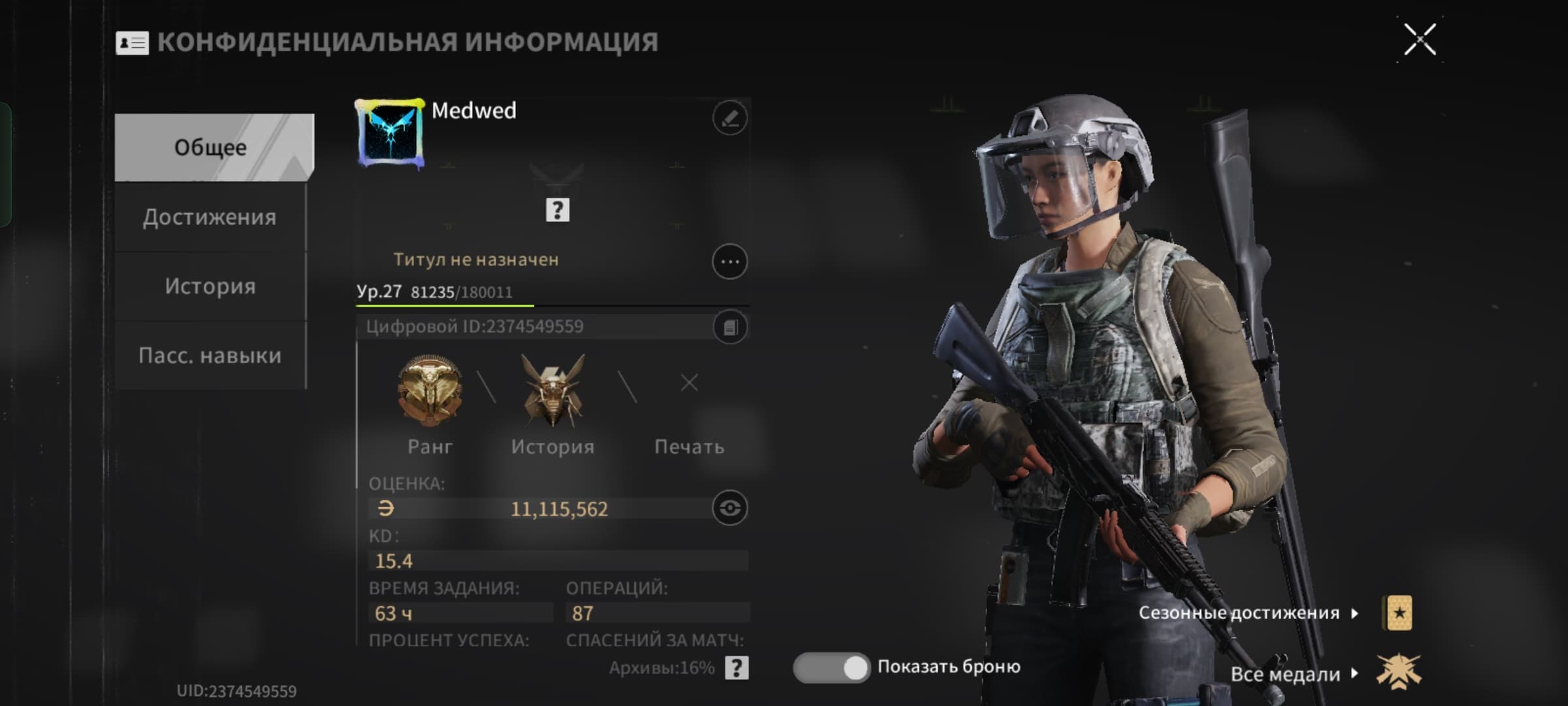The image size is (1568, 706).
Task: Close the confidential information screen
Action: [1420, 41]
